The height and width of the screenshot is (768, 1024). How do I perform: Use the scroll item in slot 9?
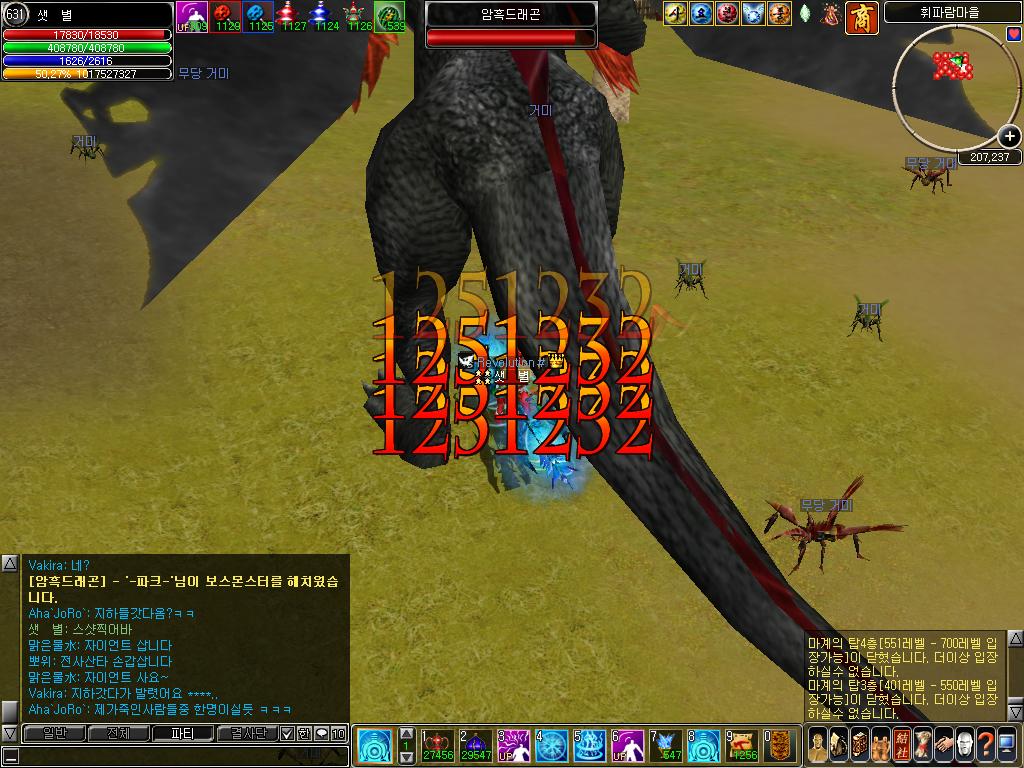pos(741,746)
